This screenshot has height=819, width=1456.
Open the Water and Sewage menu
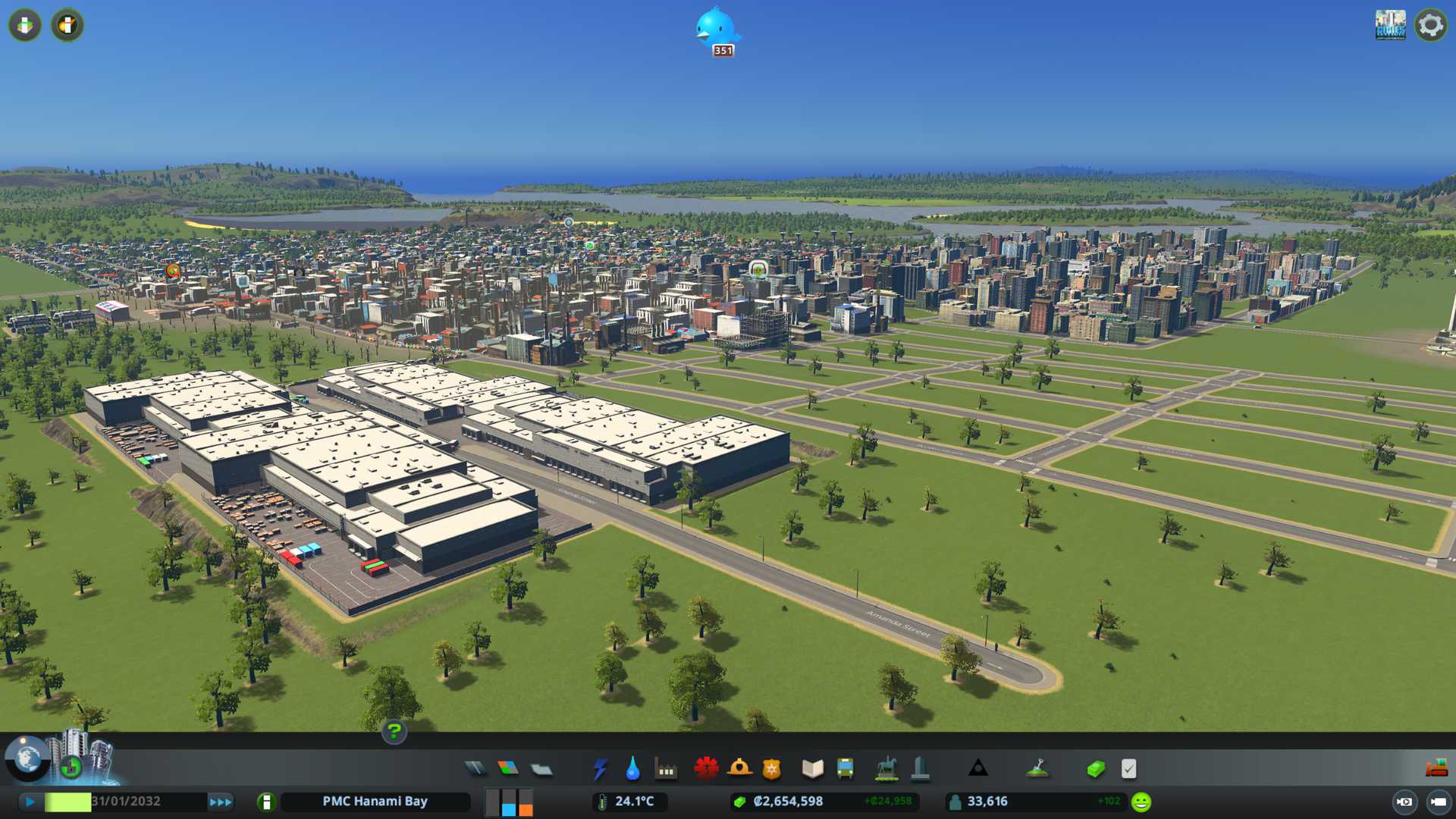[632, 769]
